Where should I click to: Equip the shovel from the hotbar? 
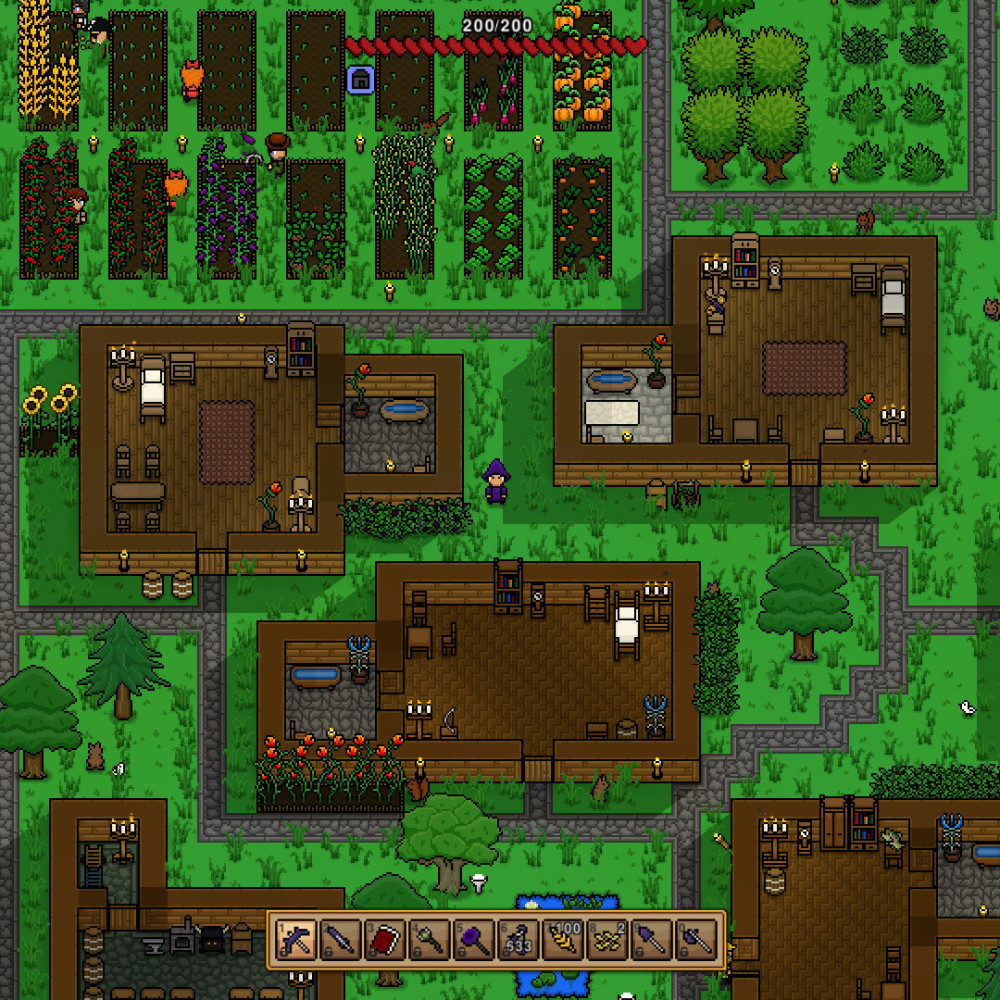point(651,940)
